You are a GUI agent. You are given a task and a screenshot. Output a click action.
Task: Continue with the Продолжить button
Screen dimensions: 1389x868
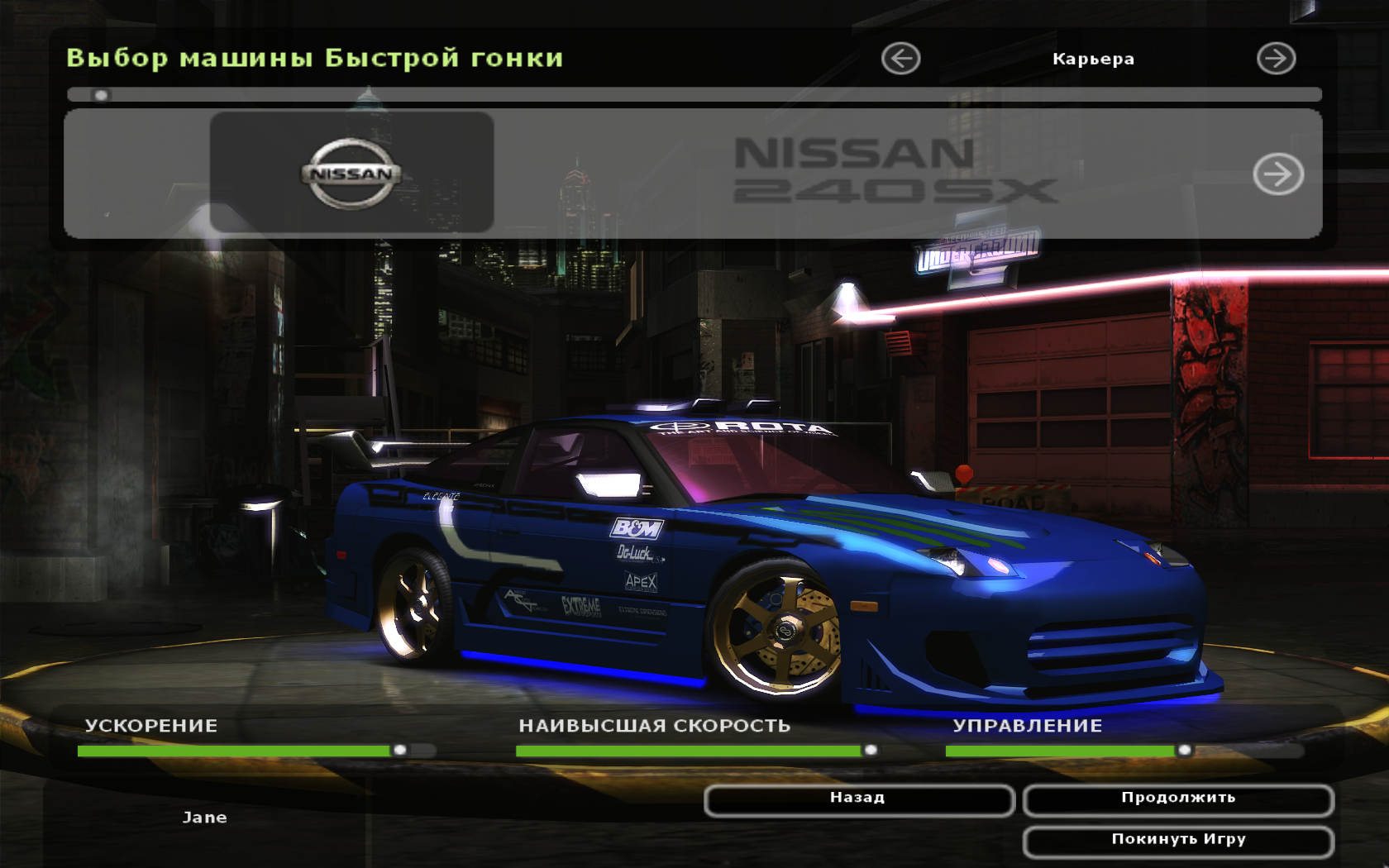(x=1177, y=799)
